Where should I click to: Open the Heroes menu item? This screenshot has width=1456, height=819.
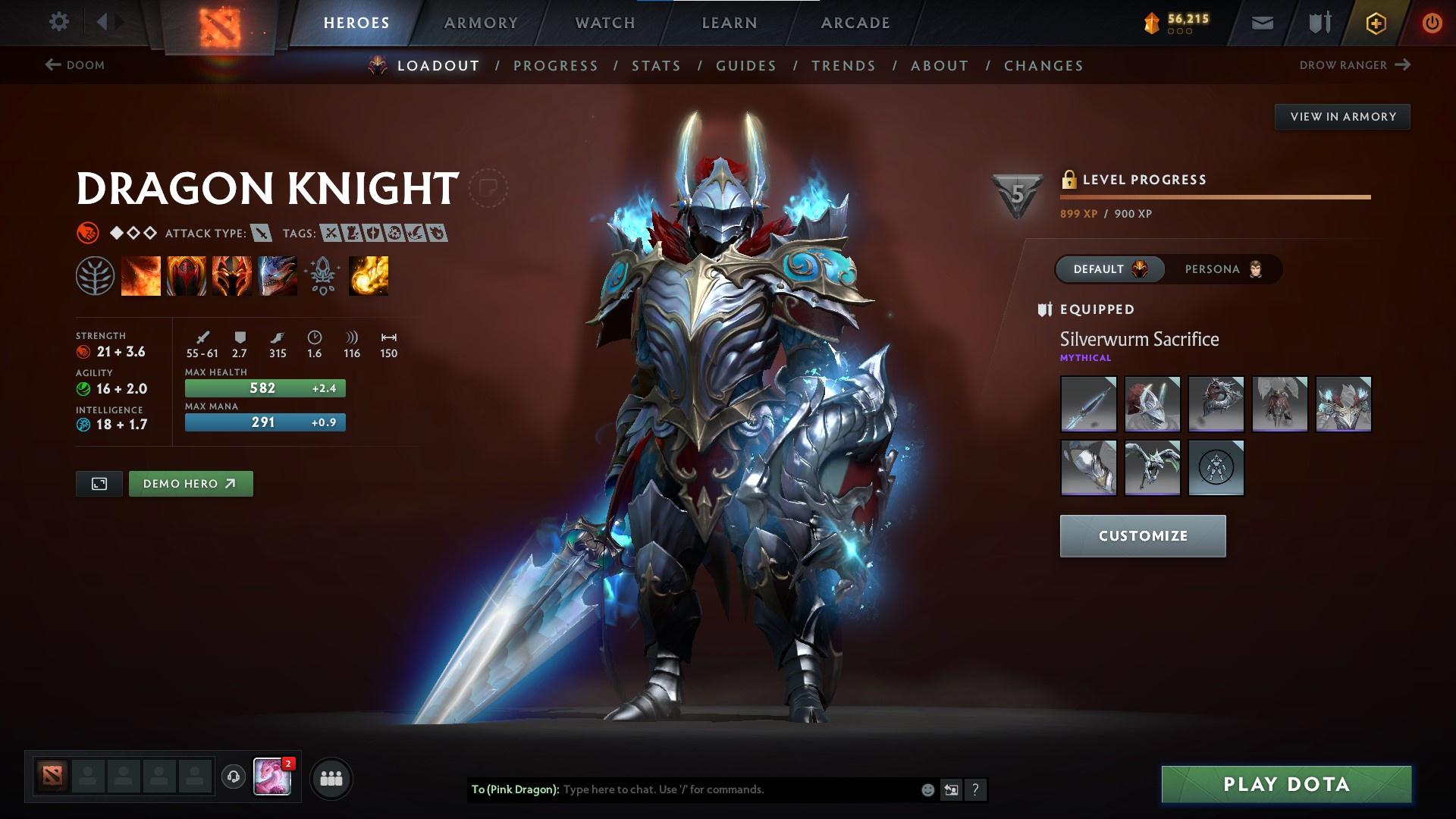click(x=356, y=22)
